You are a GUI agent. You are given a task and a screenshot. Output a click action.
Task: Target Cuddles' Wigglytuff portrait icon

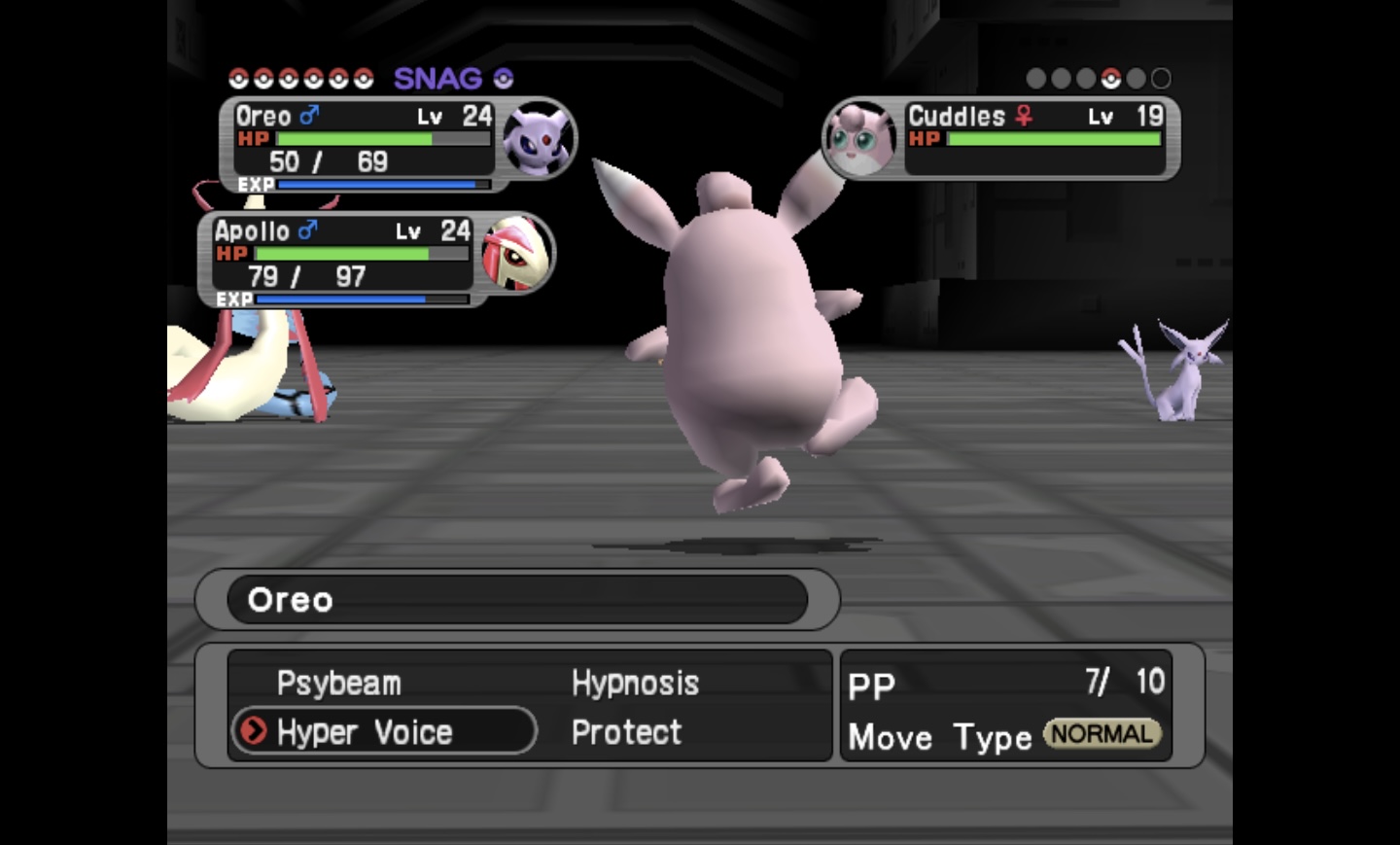click(x=860, y=140)
